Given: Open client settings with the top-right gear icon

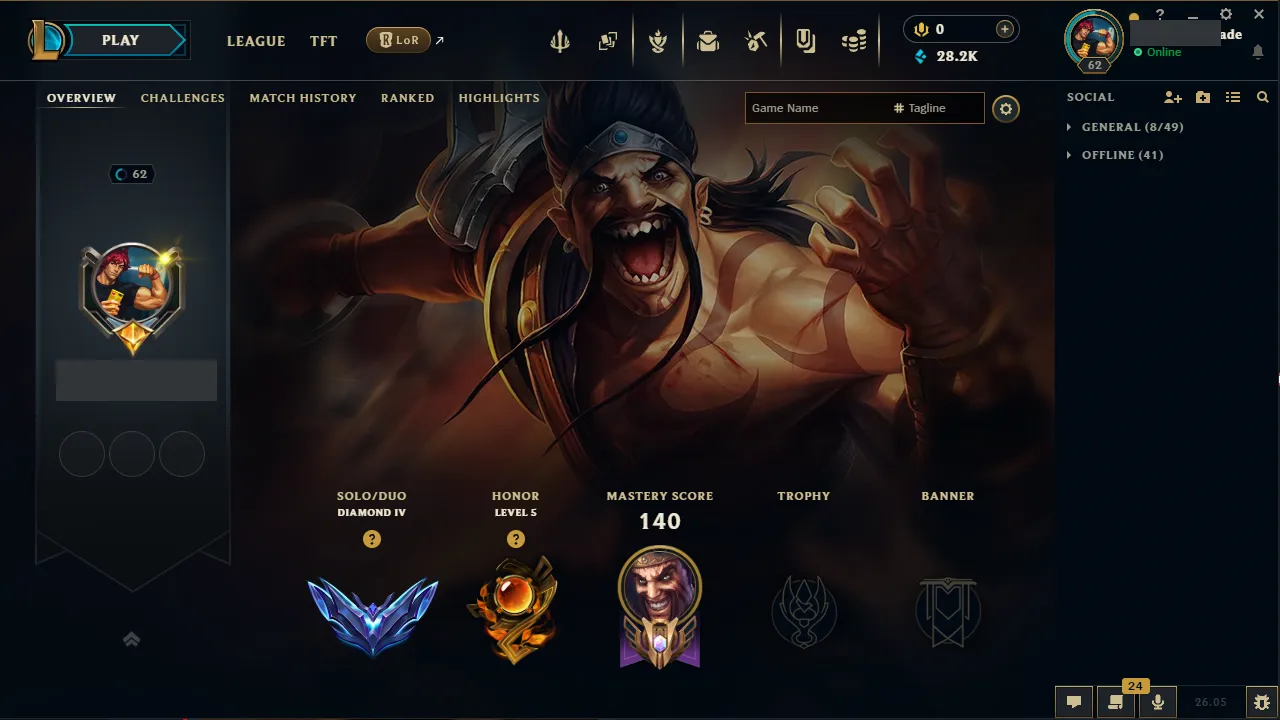Looking at the screenshot, I should (1225, 14).
